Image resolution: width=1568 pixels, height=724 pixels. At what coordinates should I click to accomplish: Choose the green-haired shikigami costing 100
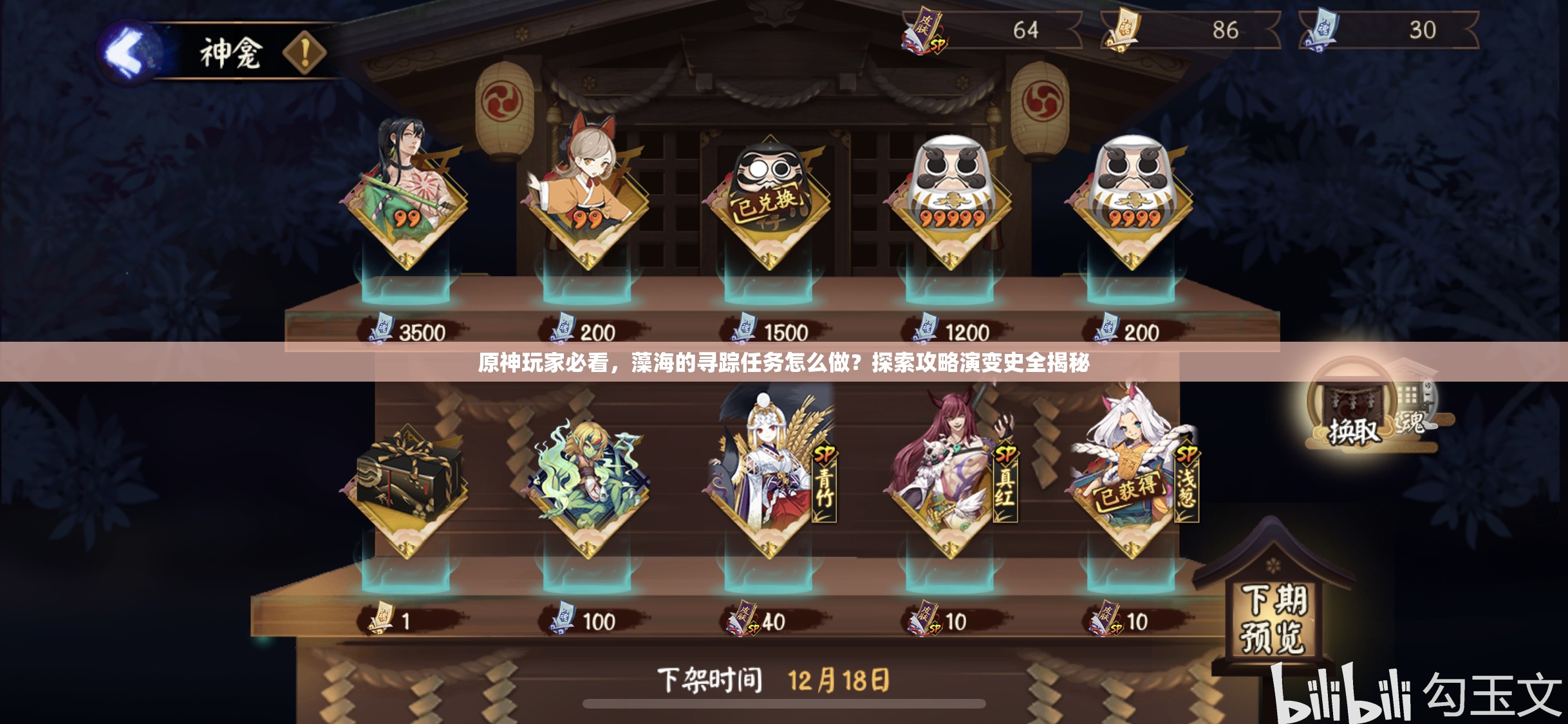(587, 483)
